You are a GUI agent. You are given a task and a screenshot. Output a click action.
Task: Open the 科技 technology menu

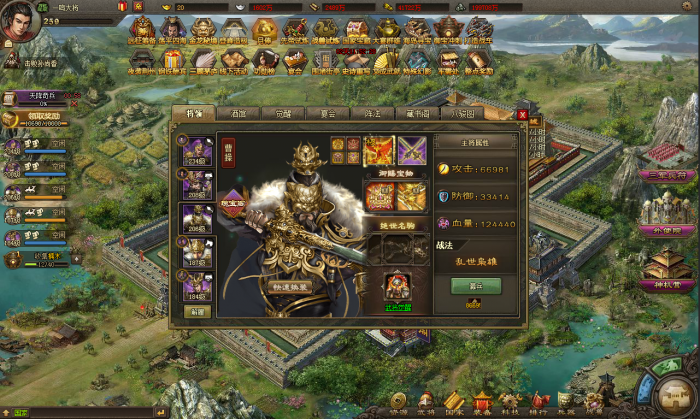pos(510,403)
